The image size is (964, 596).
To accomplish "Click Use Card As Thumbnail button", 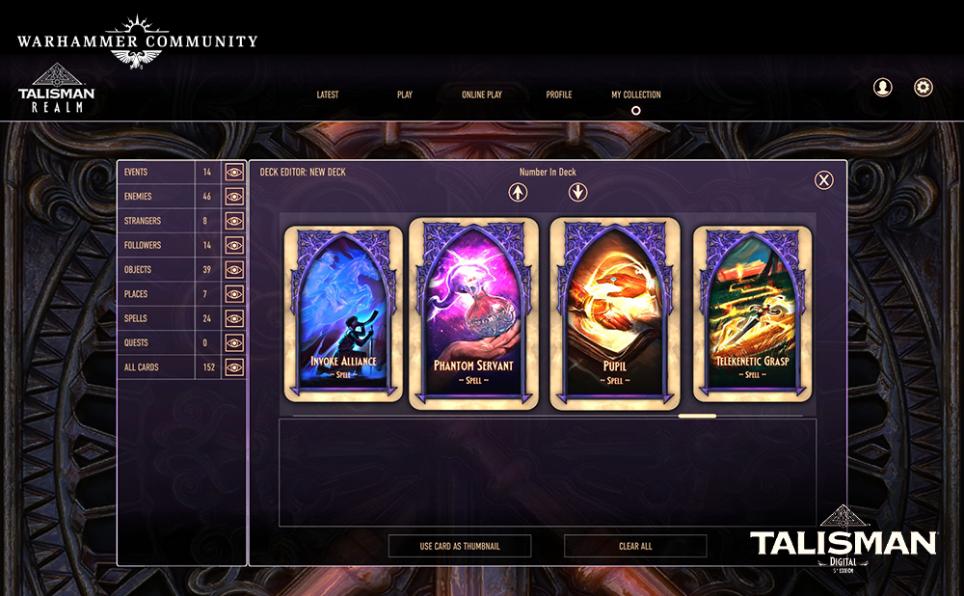I will coord(459,546).
